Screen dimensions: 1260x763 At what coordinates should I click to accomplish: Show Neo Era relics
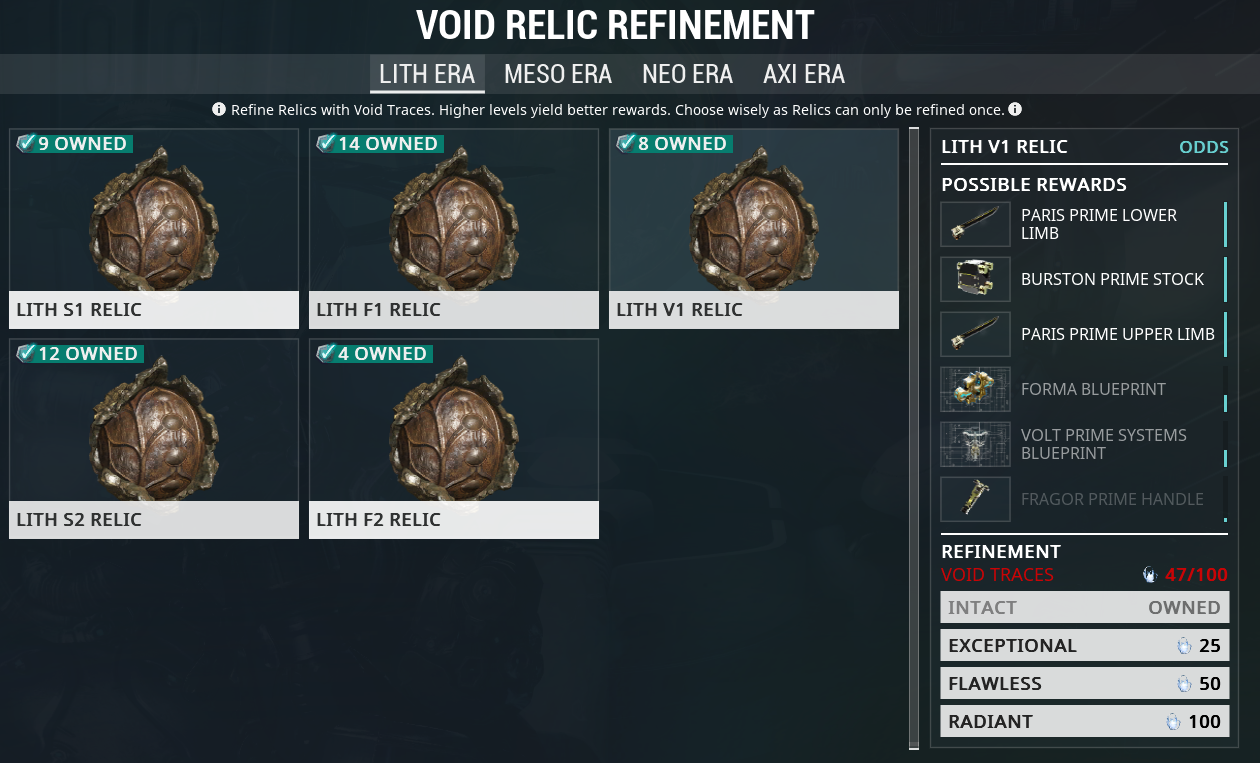coord(687,74)
